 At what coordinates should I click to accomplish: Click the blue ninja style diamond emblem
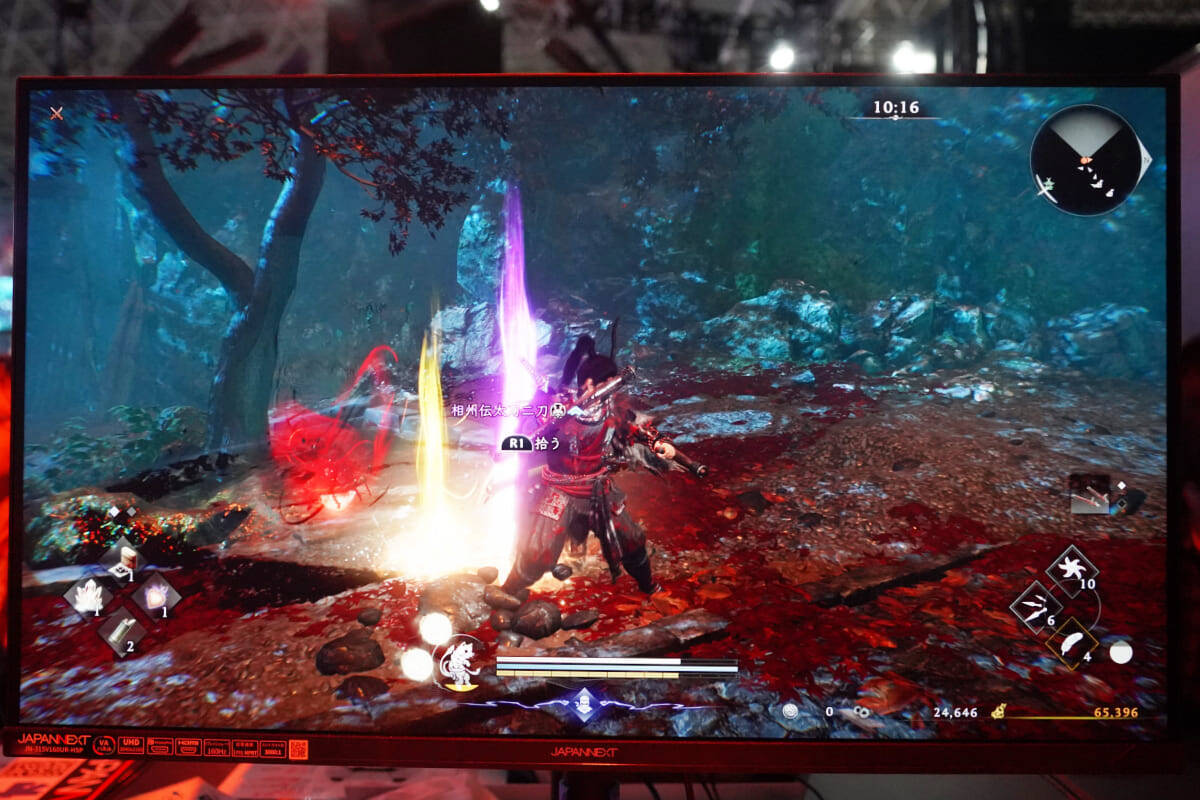coord(584,705)
